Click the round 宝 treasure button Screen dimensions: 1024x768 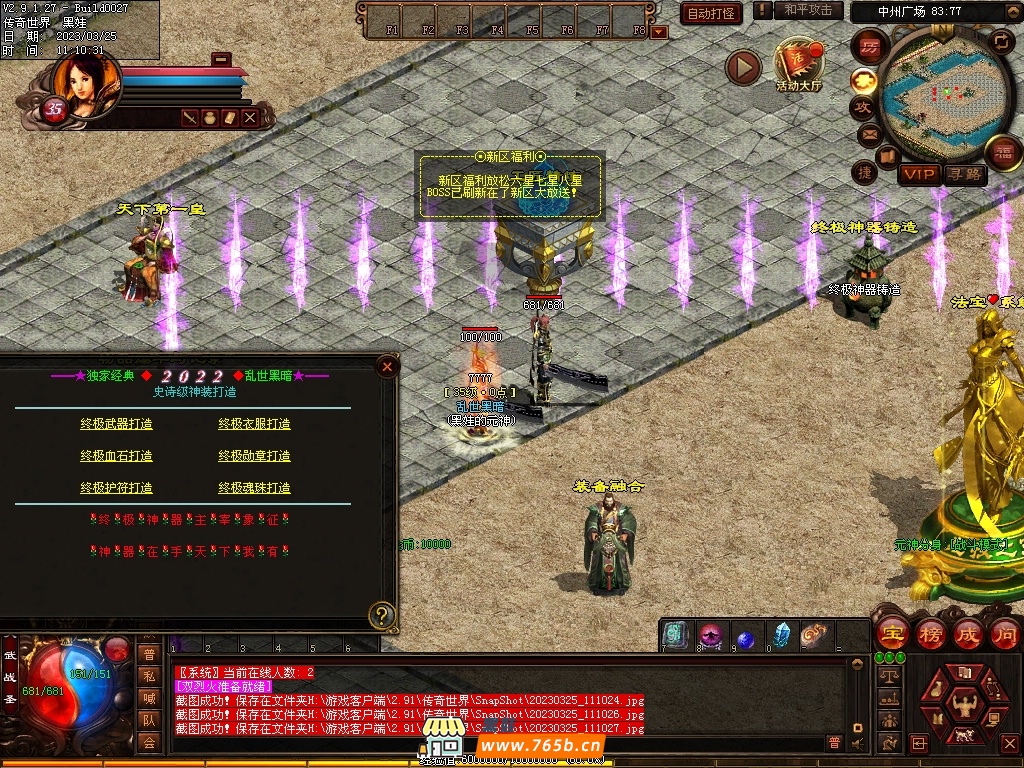(890, 633)
